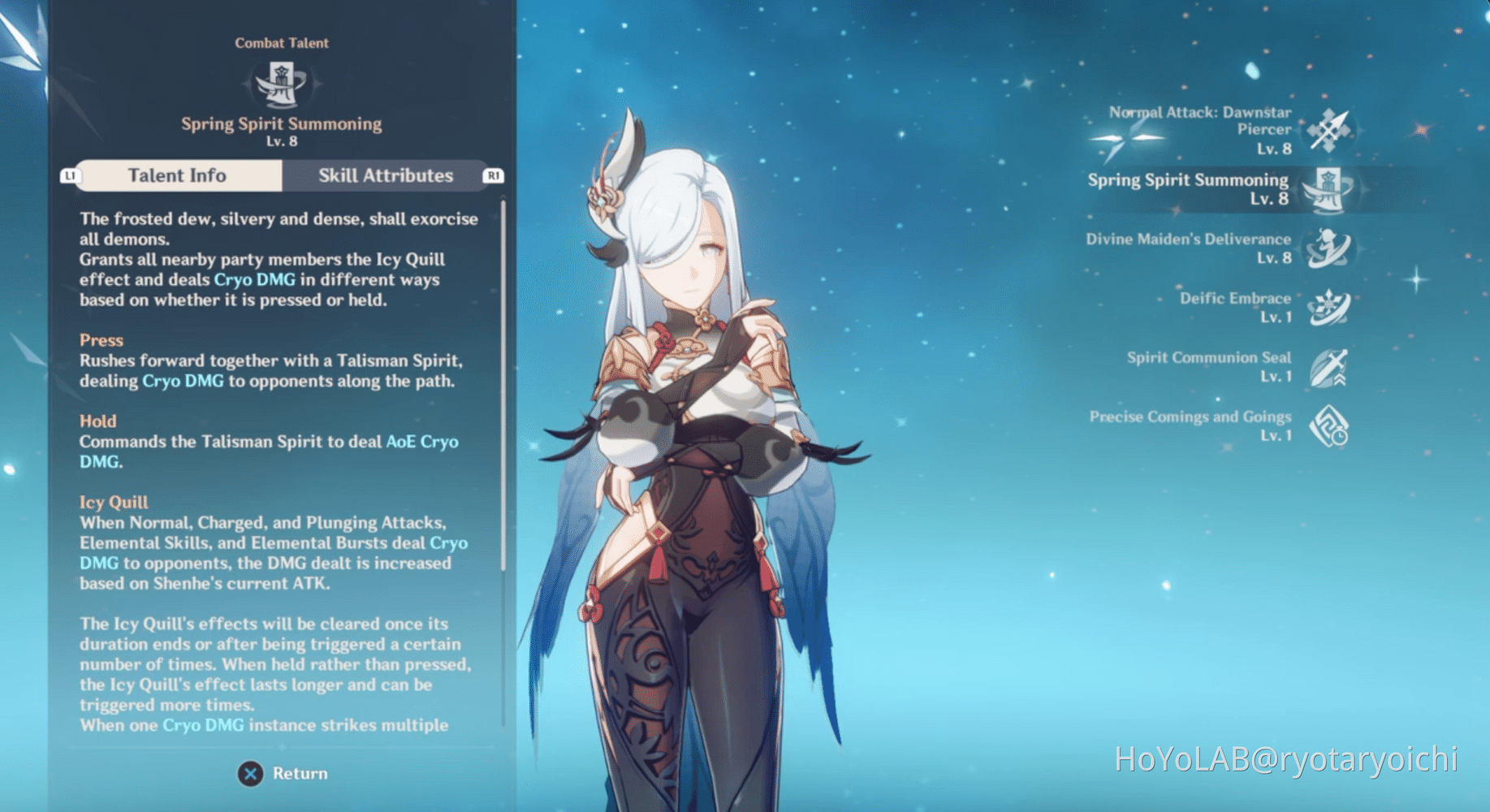1490x812 pixels.
Task: Expand the Hold description section
Action: point(98,421)
